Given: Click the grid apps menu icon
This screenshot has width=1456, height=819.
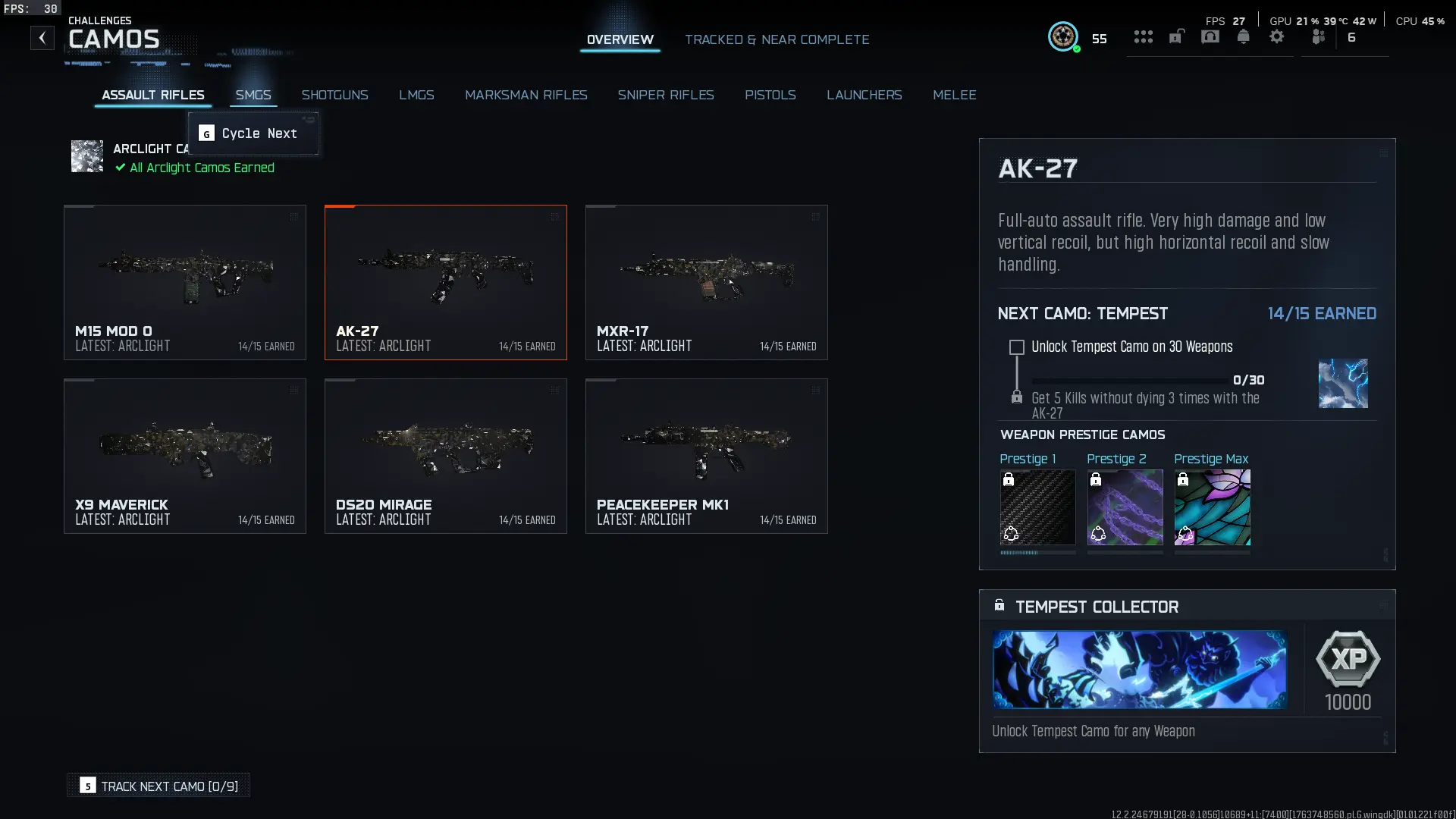Looking at the screenshot, I should (1144, 36).
